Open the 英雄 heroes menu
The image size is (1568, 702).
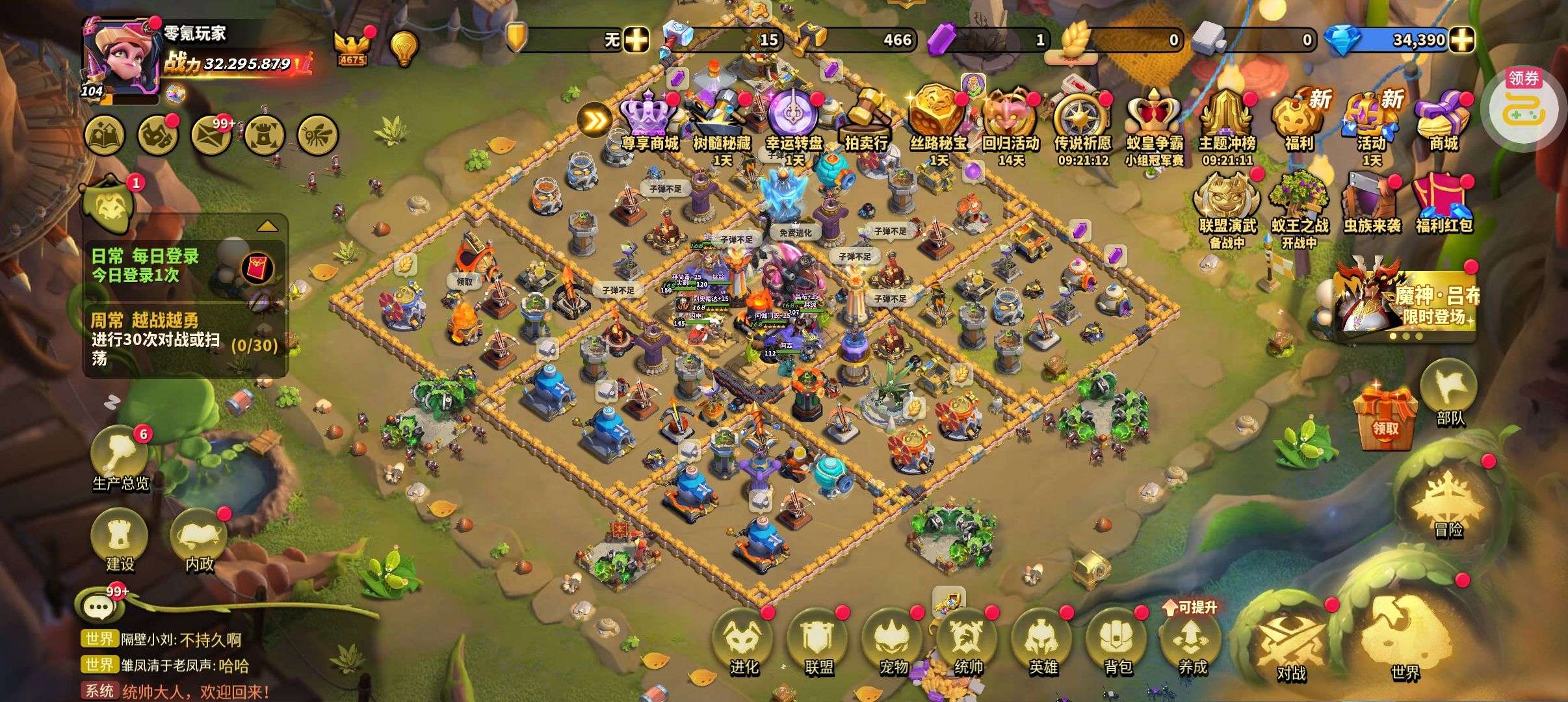pos(1043,640)
